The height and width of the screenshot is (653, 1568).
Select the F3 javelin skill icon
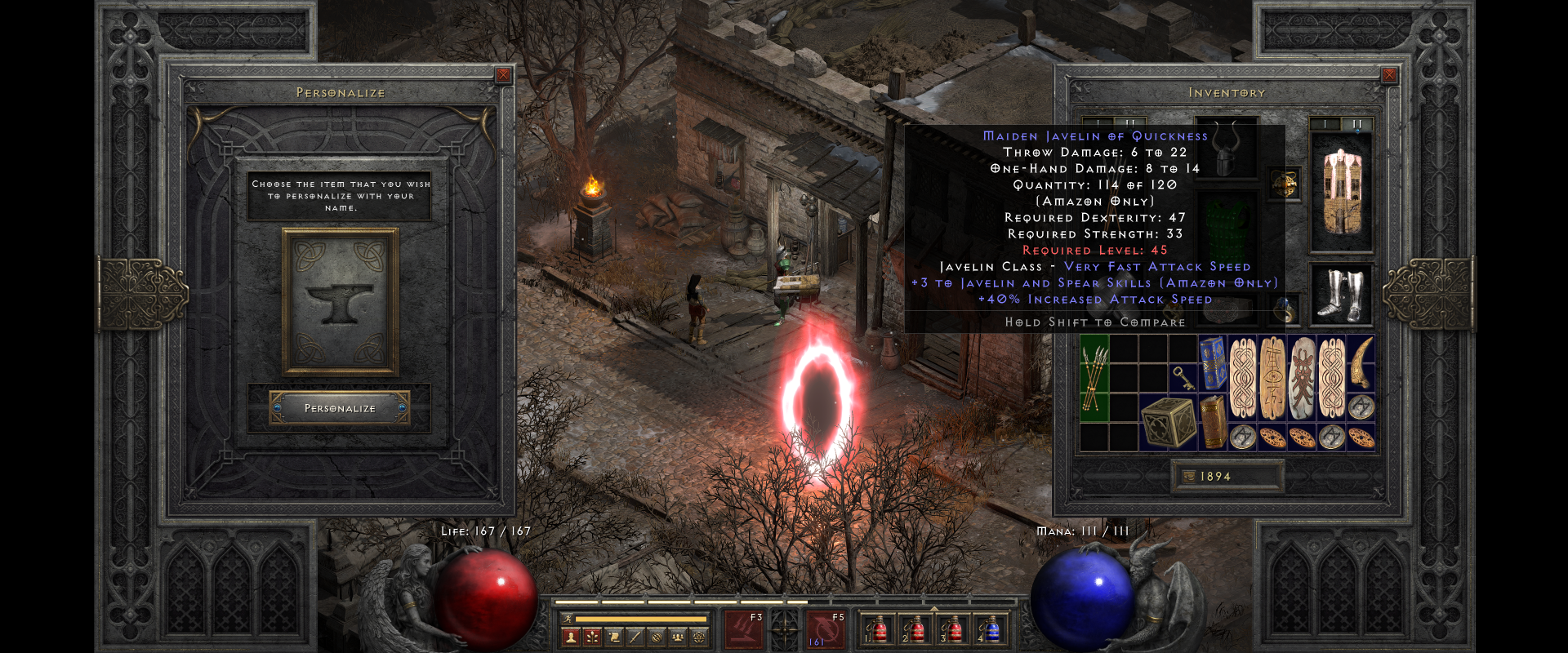click(743, 631)
